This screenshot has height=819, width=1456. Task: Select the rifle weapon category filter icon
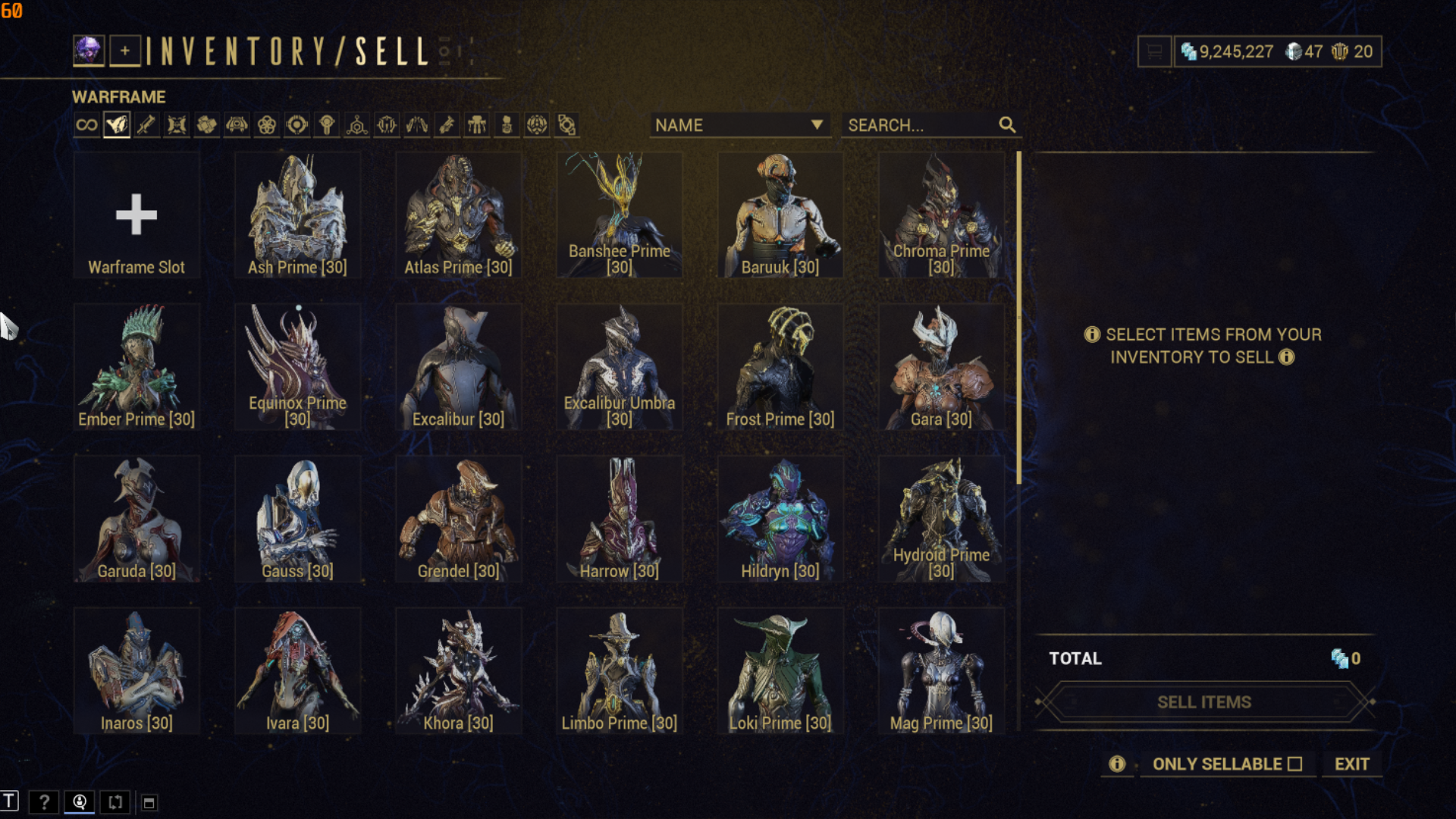tap(146, 124)
